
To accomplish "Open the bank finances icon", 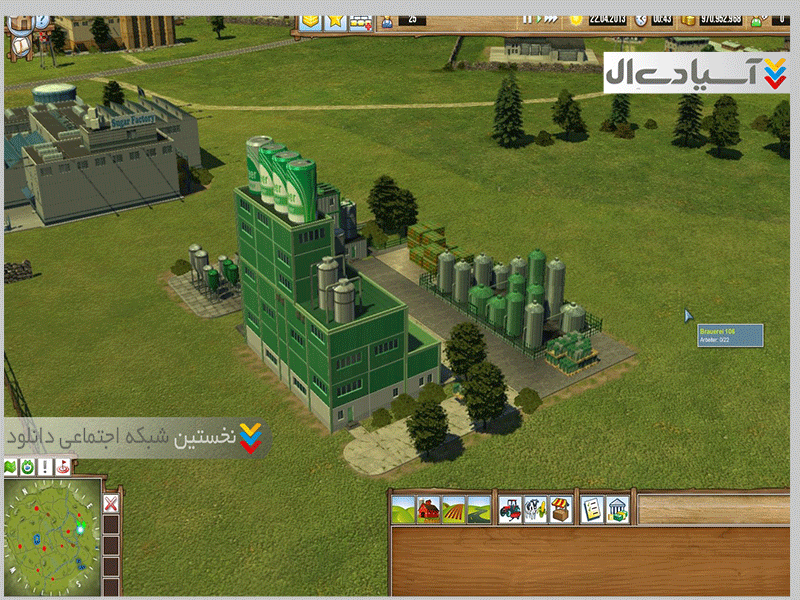I will pyautogui.click(x=618, y=509).
